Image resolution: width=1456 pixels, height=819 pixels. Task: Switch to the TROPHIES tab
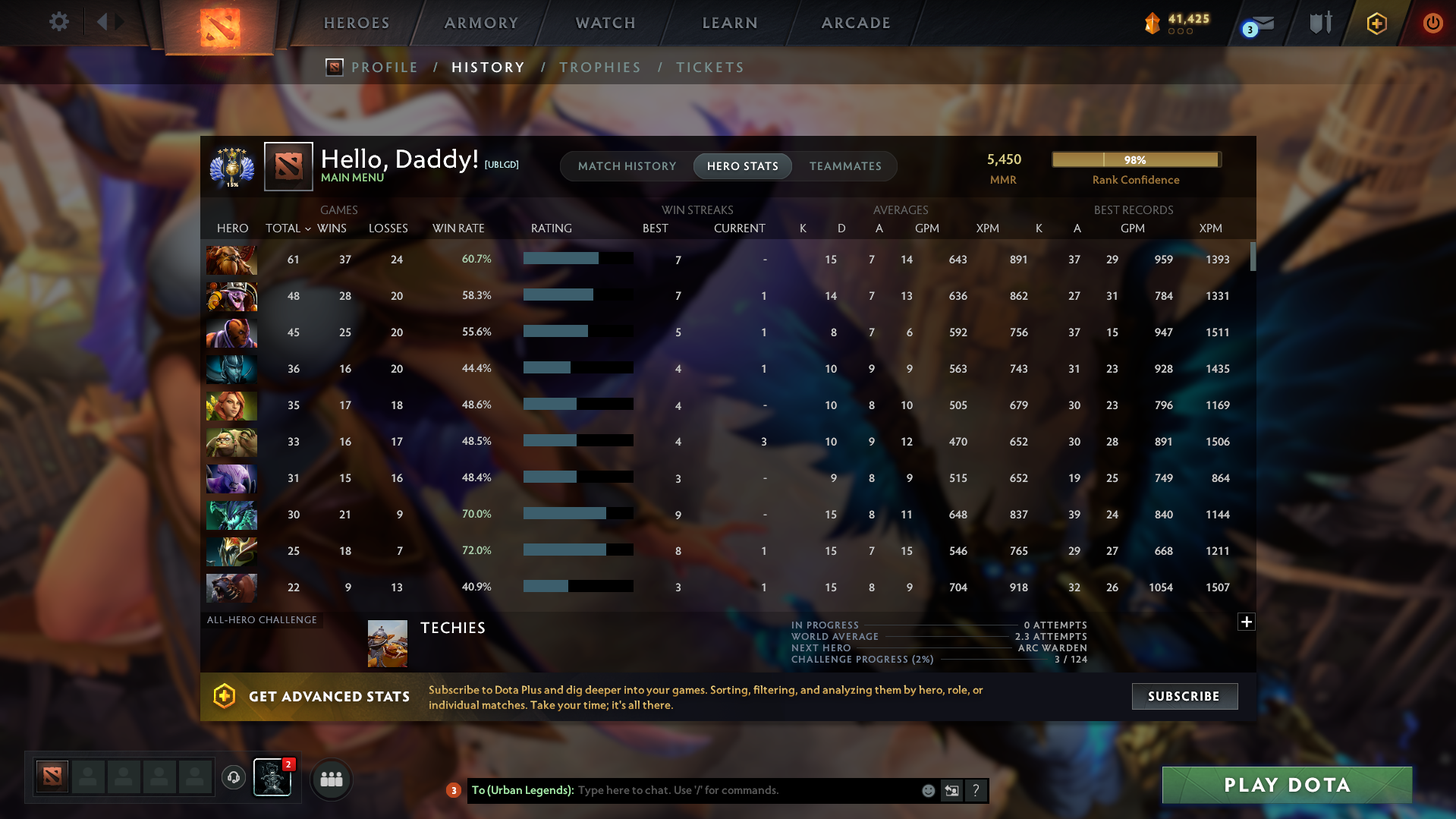(x=599, y=67)
